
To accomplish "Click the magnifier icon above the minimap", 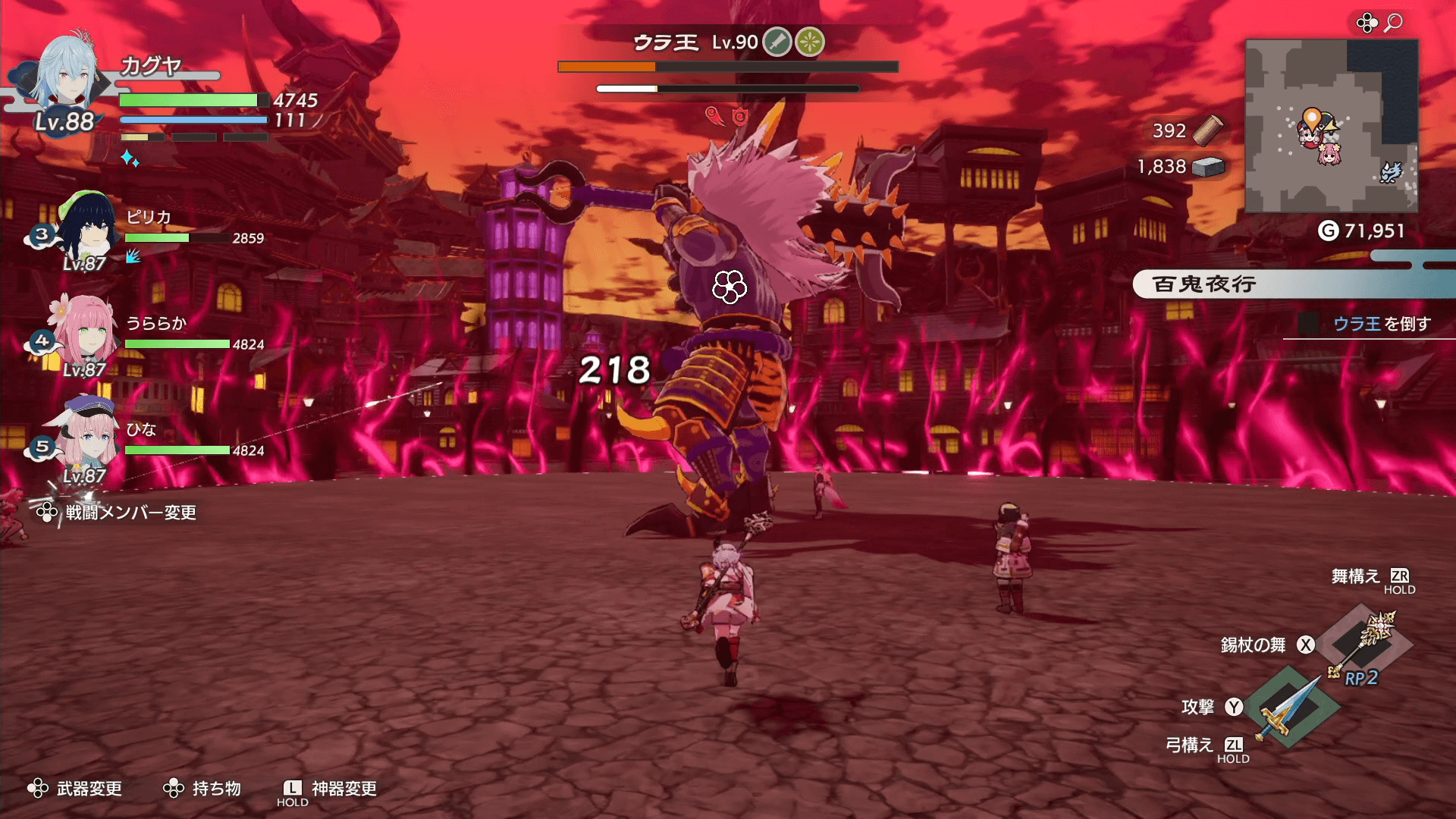I will 1393,23.
